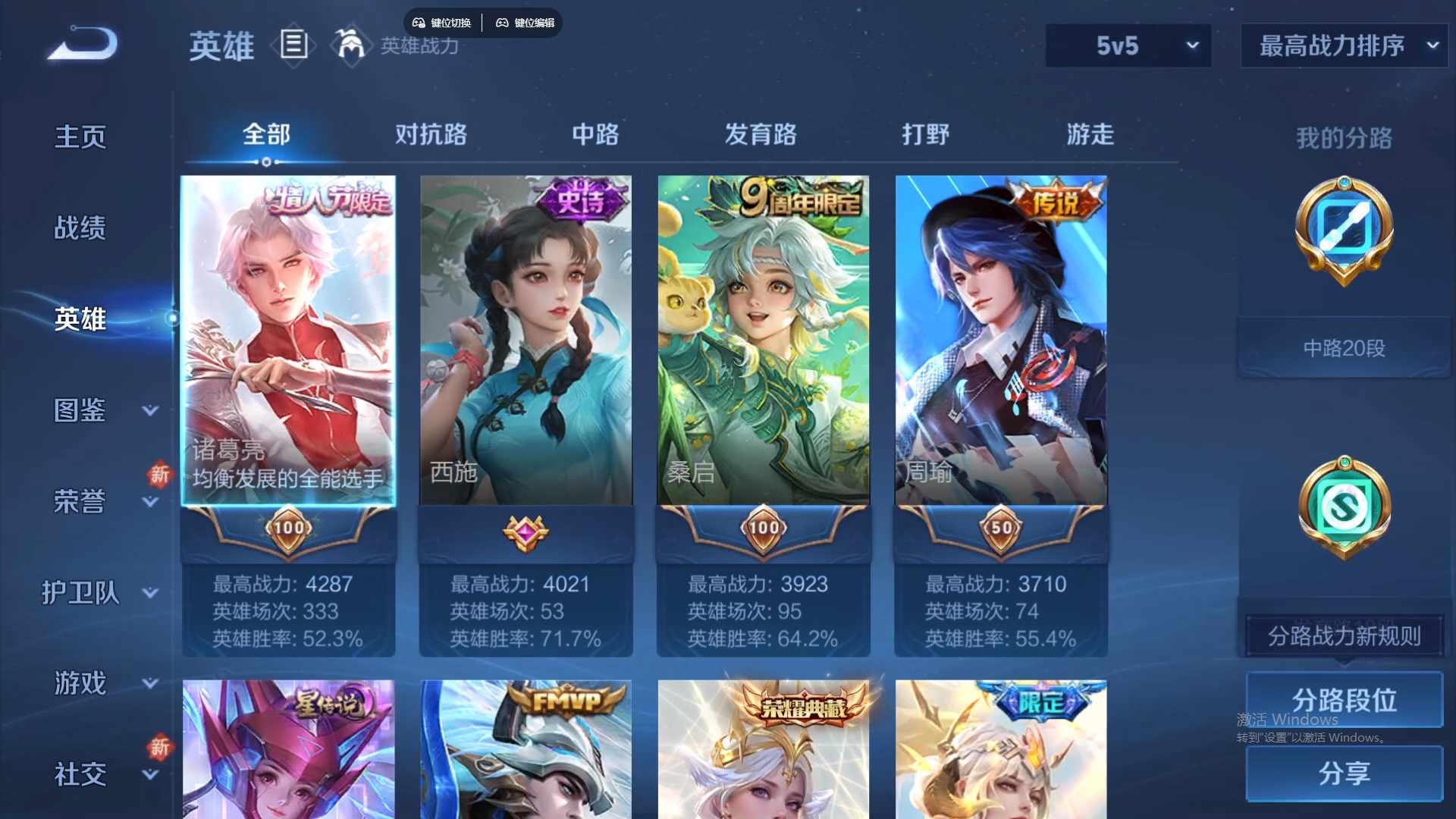Open the 最高战力排序 sorting dropdown

(x=1341, y=45)
